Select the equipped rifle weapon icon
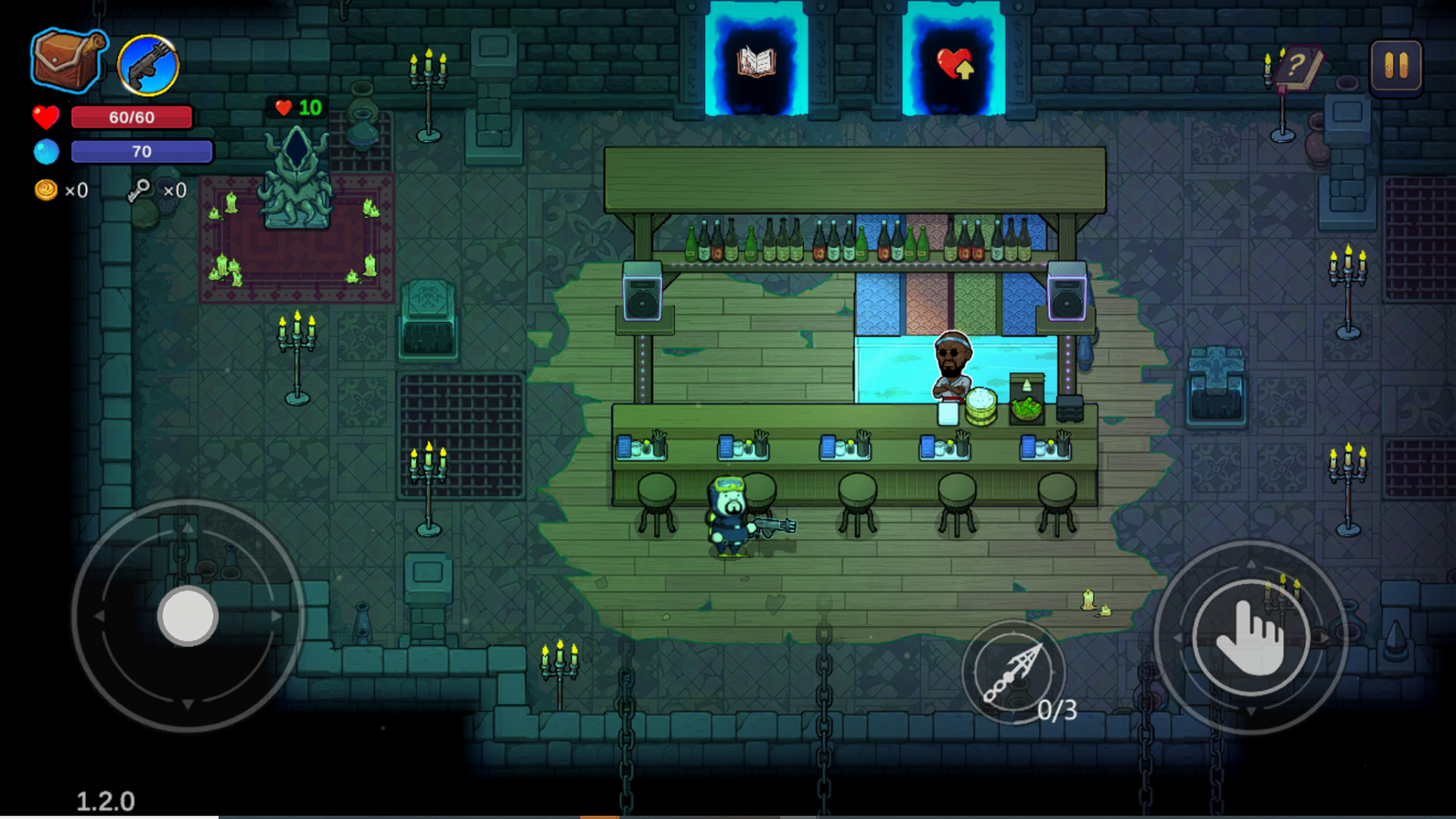Image resolution: width=1456 pixels, height=819 pixels. coord(148,65)
